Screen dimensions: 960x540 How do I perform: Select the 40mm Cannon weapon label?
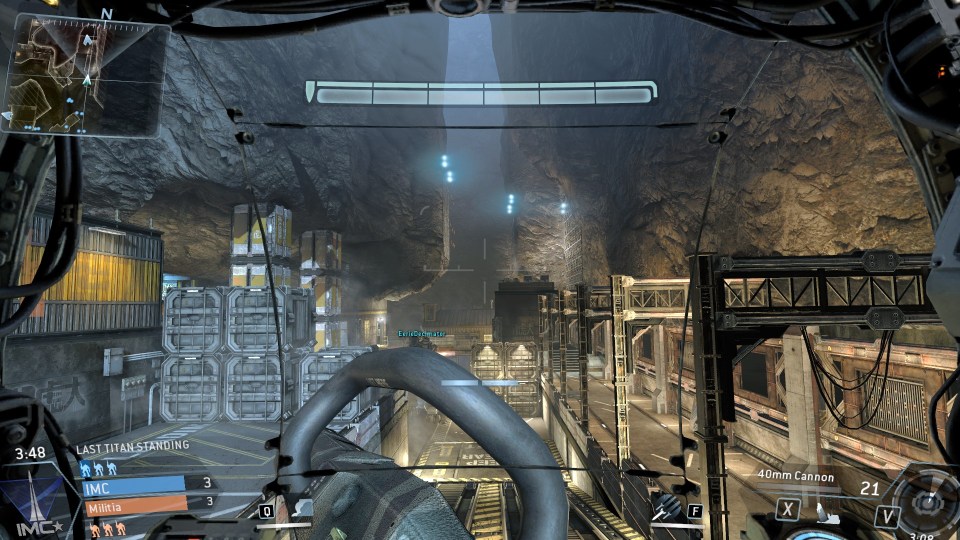[796, 477]
